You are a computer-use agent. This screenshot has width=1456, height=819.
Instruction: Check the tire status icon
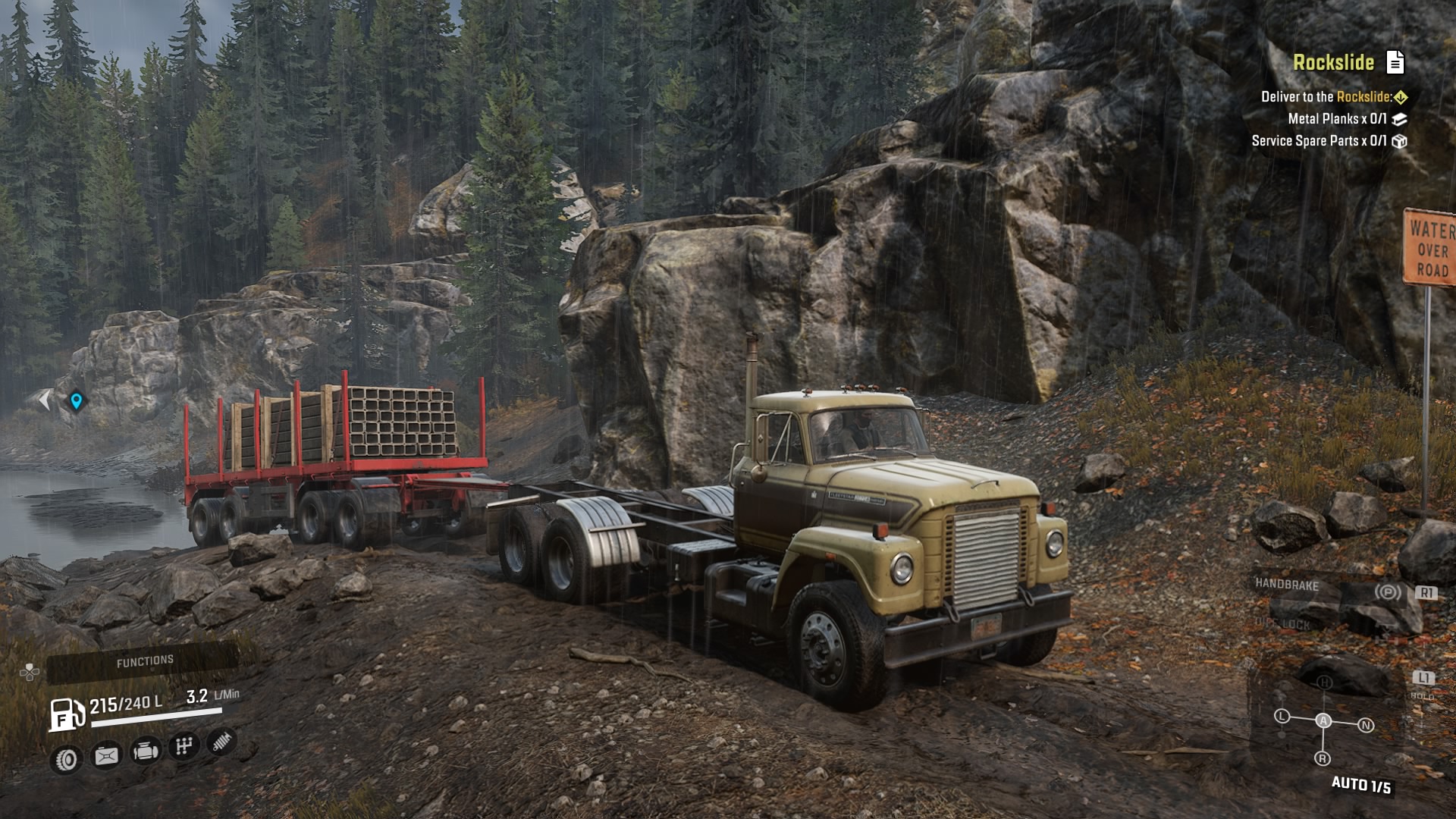(67, 759)
